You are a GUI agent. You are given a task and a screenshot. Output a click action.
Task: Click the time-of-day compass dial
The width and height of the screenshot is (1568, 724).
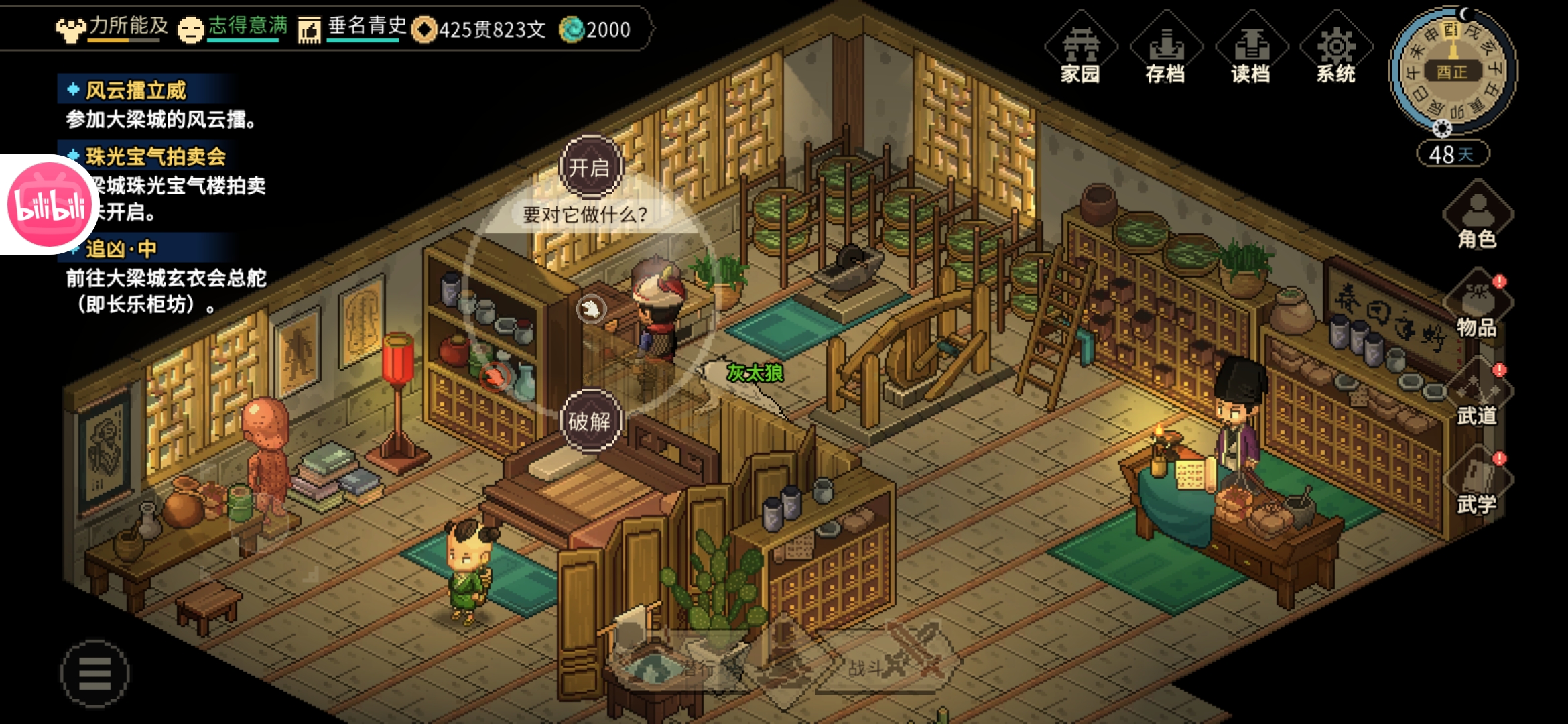(1452, 71)
